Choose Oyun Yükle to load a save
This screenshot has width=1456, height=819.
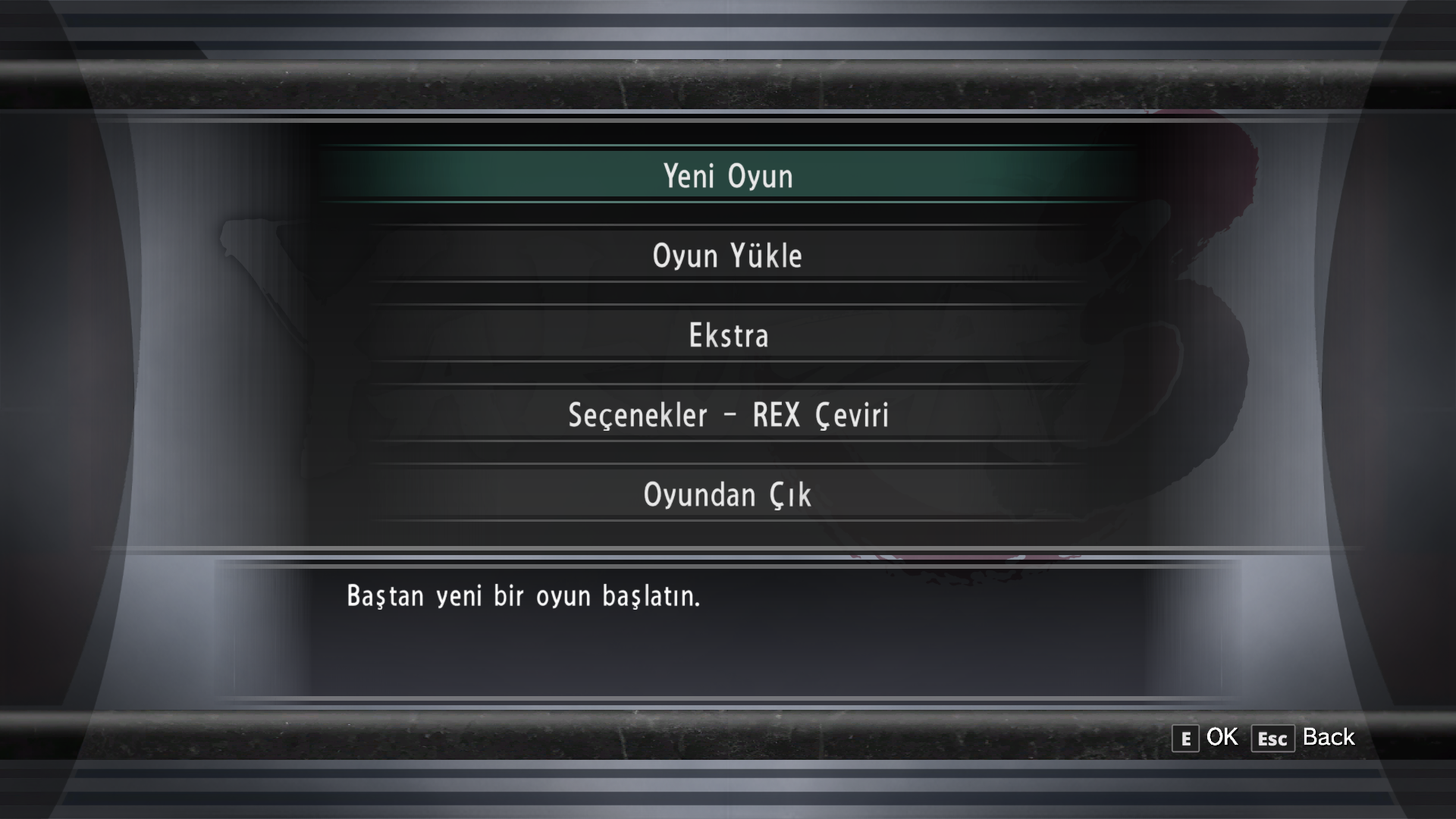pyautogui.click(x=728, y=256)
